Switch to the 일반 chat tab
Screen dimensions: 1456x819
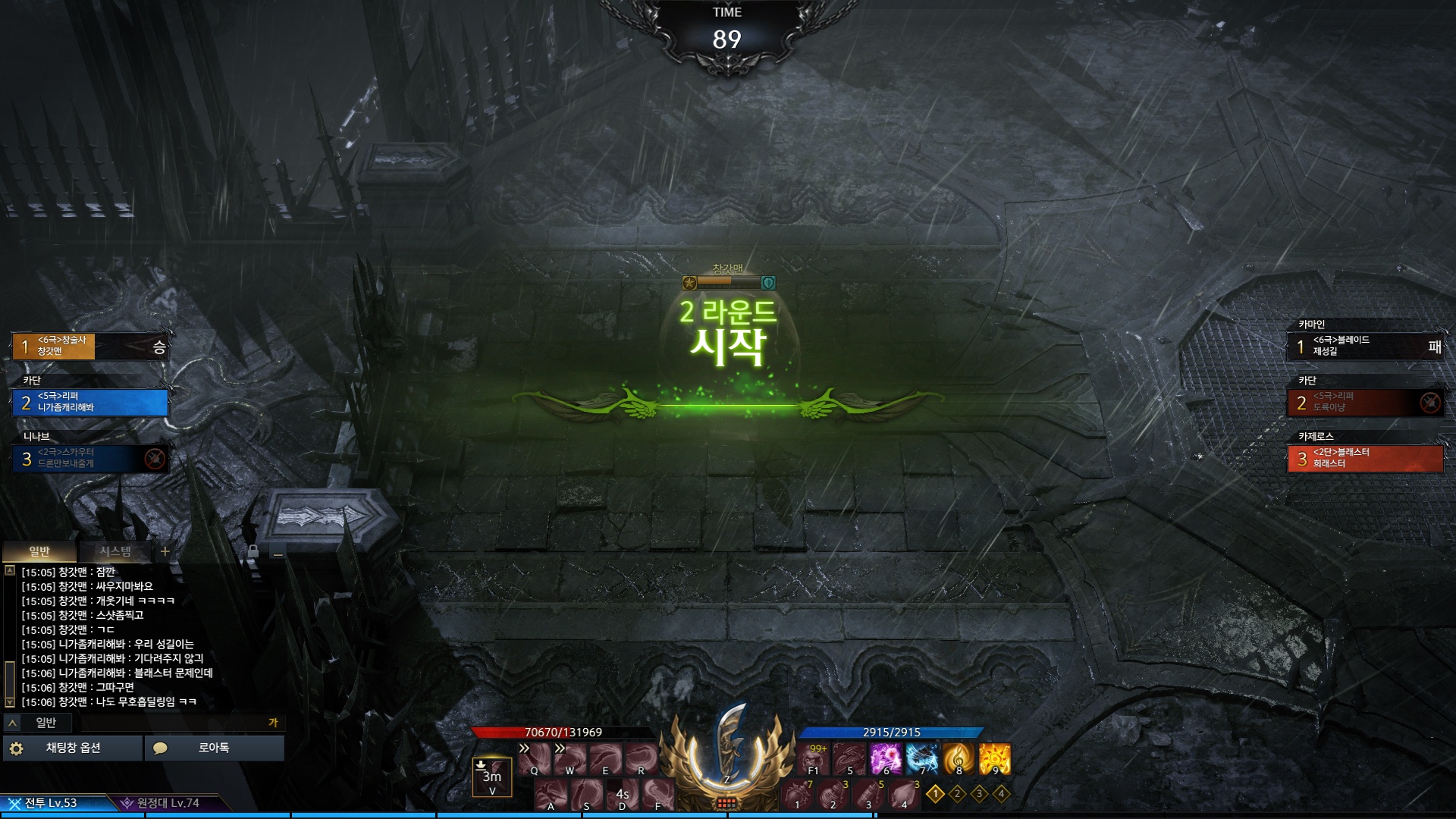[39, 551]
